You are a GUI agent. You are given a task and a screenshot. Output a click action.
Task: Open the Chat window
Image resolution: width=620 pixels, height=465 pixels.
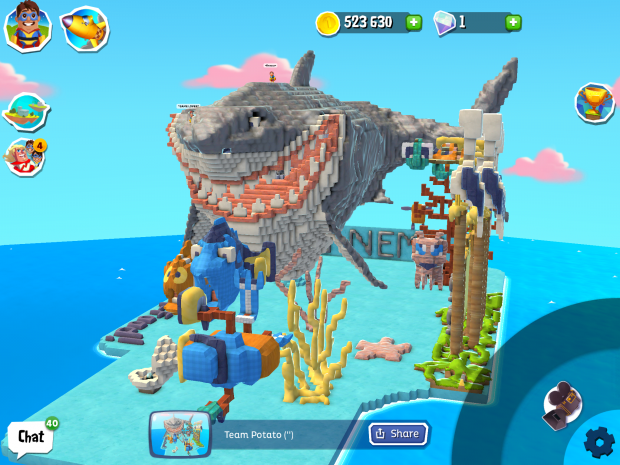coord(31,436)
